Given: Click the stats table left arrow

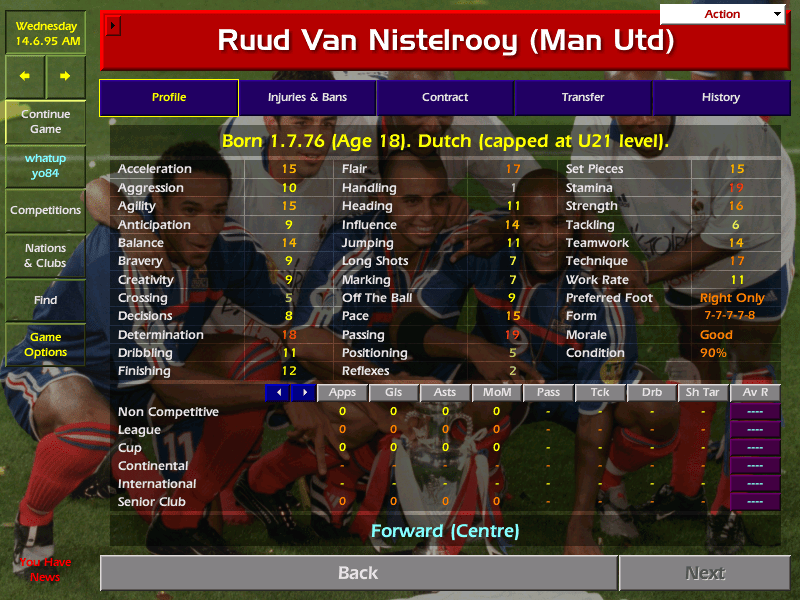Looking at the screenshot, I should point(278,393).
